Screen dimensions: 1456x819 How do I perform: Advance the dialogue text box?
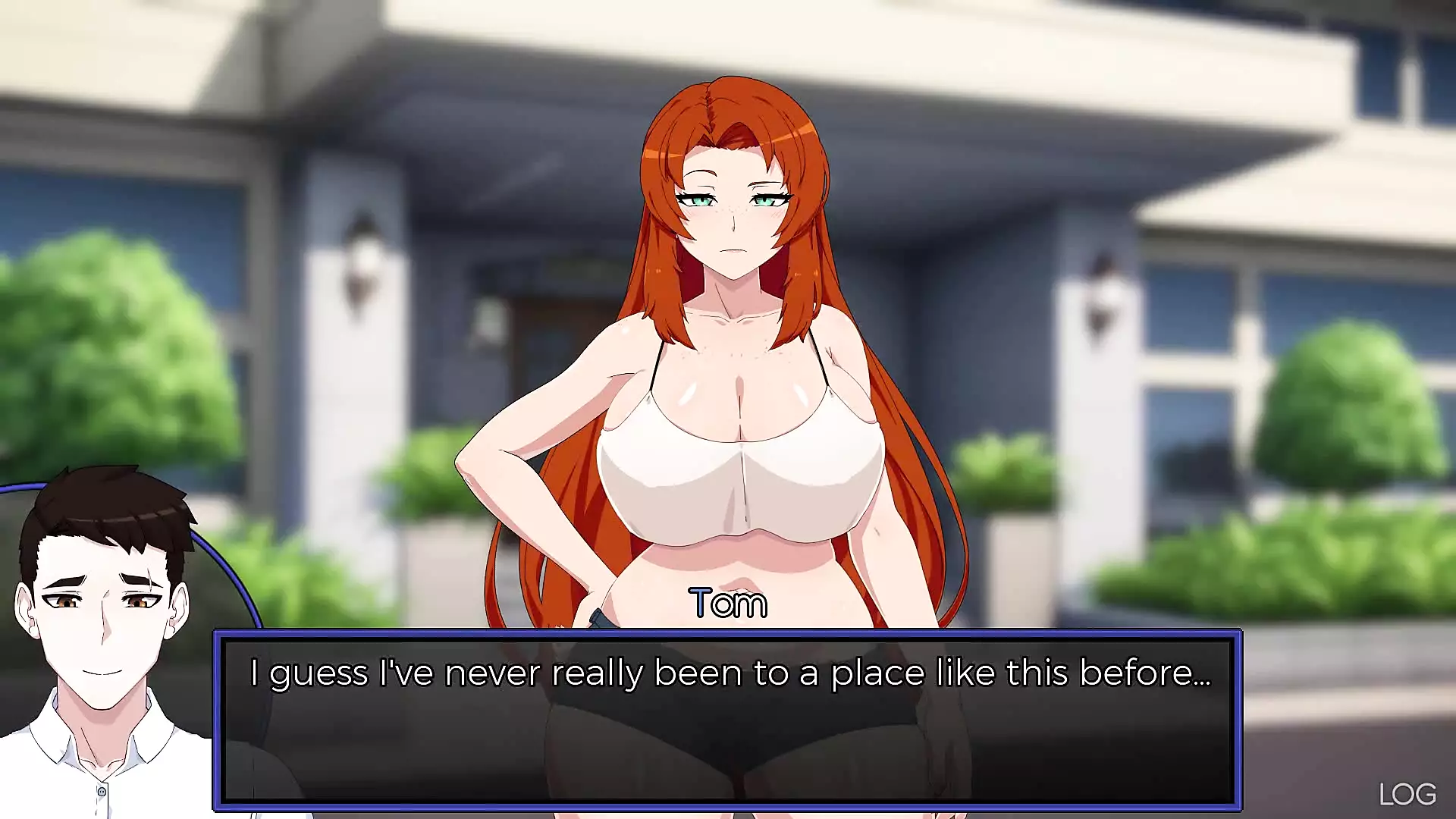tap(727, 719)
